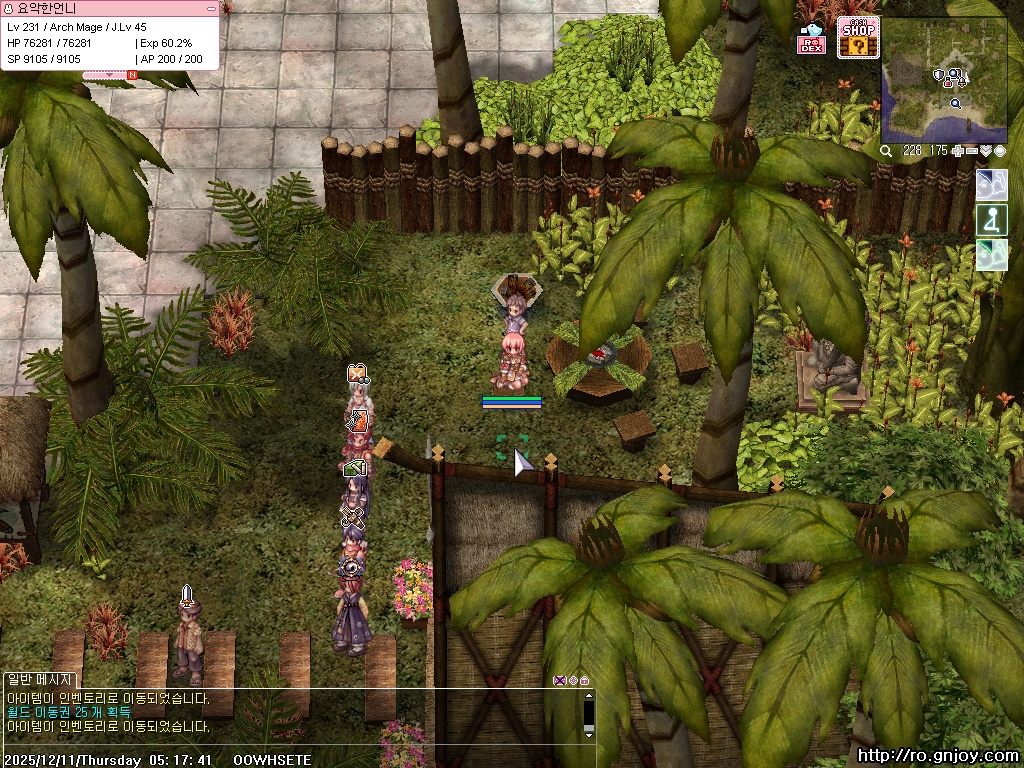
Task: Click the round button below the minimap
Action: (999, 151)
